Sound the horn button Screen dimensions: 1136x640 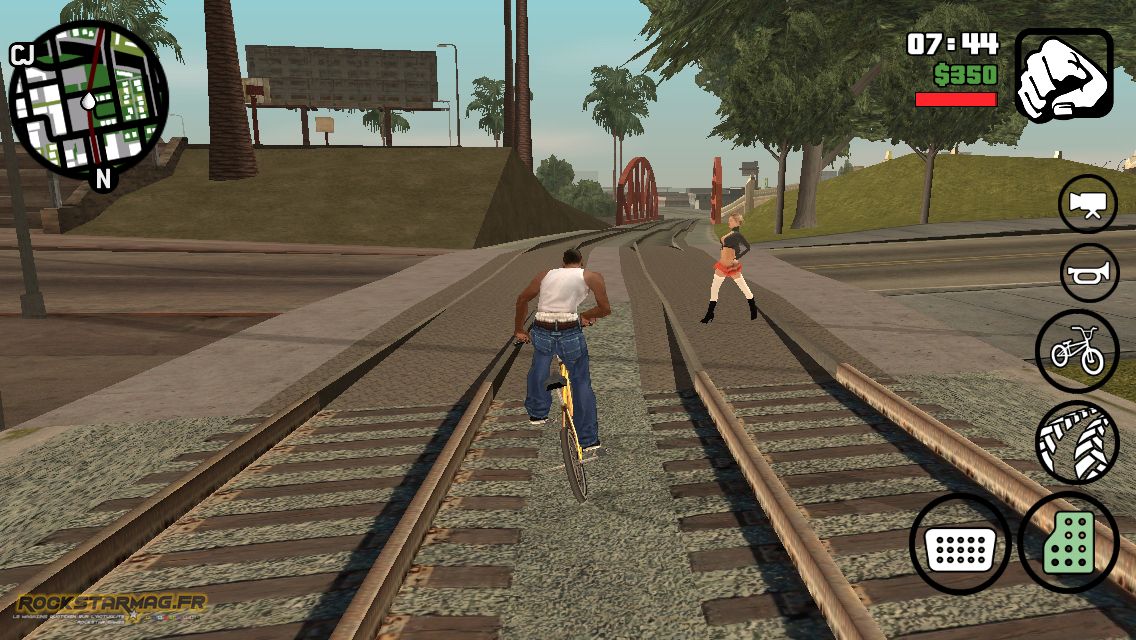(1089, 272)
